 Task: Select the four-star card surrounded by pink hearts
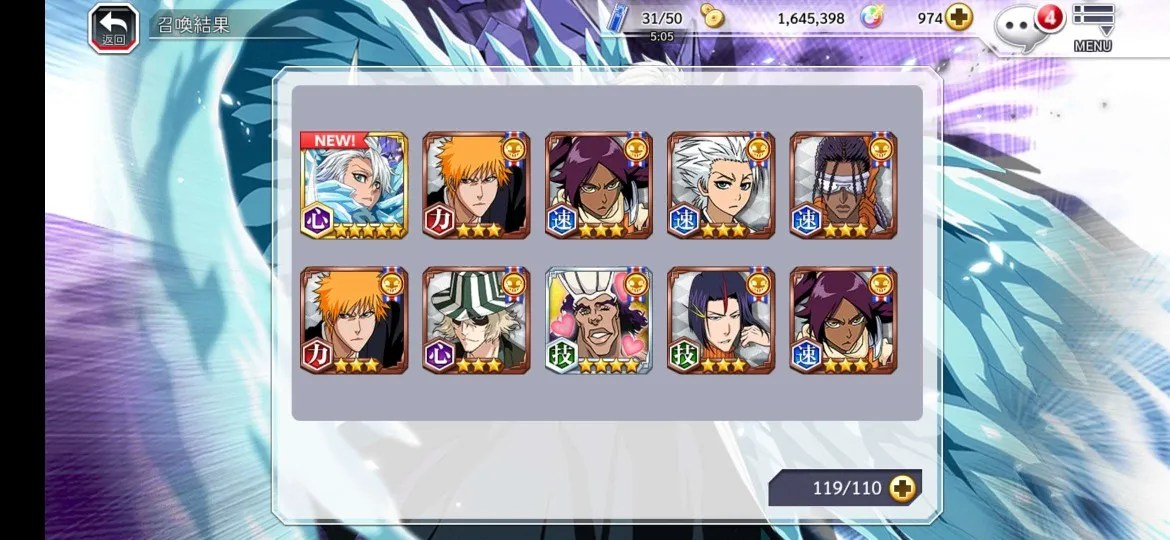click(598, 320)
